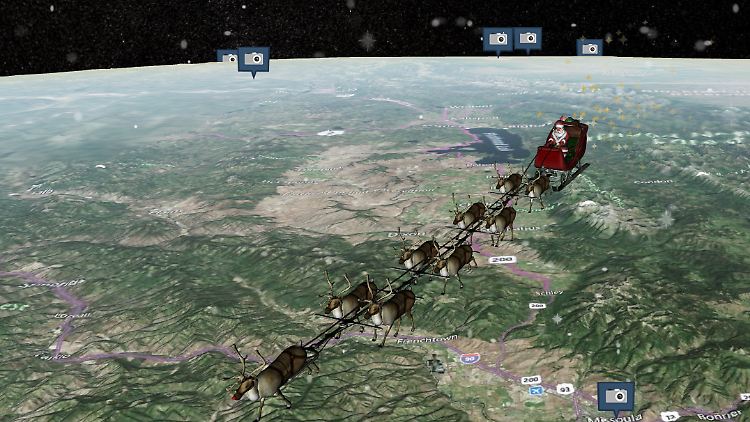Select the partially hidden camera marker on the horizon

(226, 58)
